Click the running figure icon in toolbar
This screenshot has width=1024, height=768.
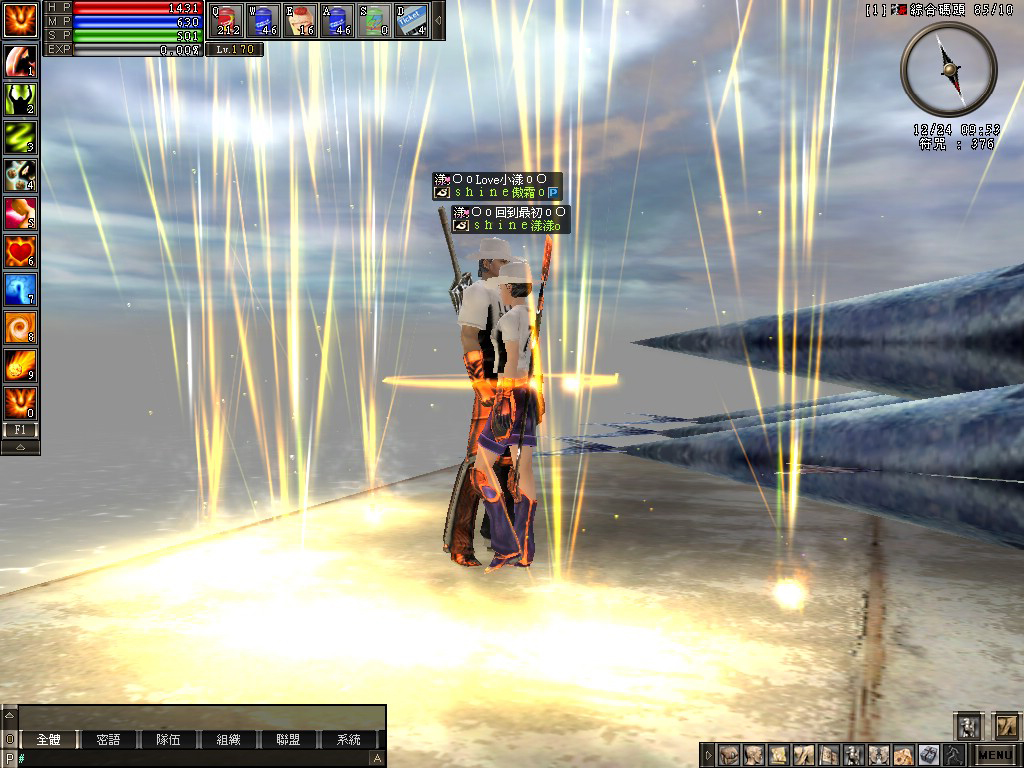(951, 755)
